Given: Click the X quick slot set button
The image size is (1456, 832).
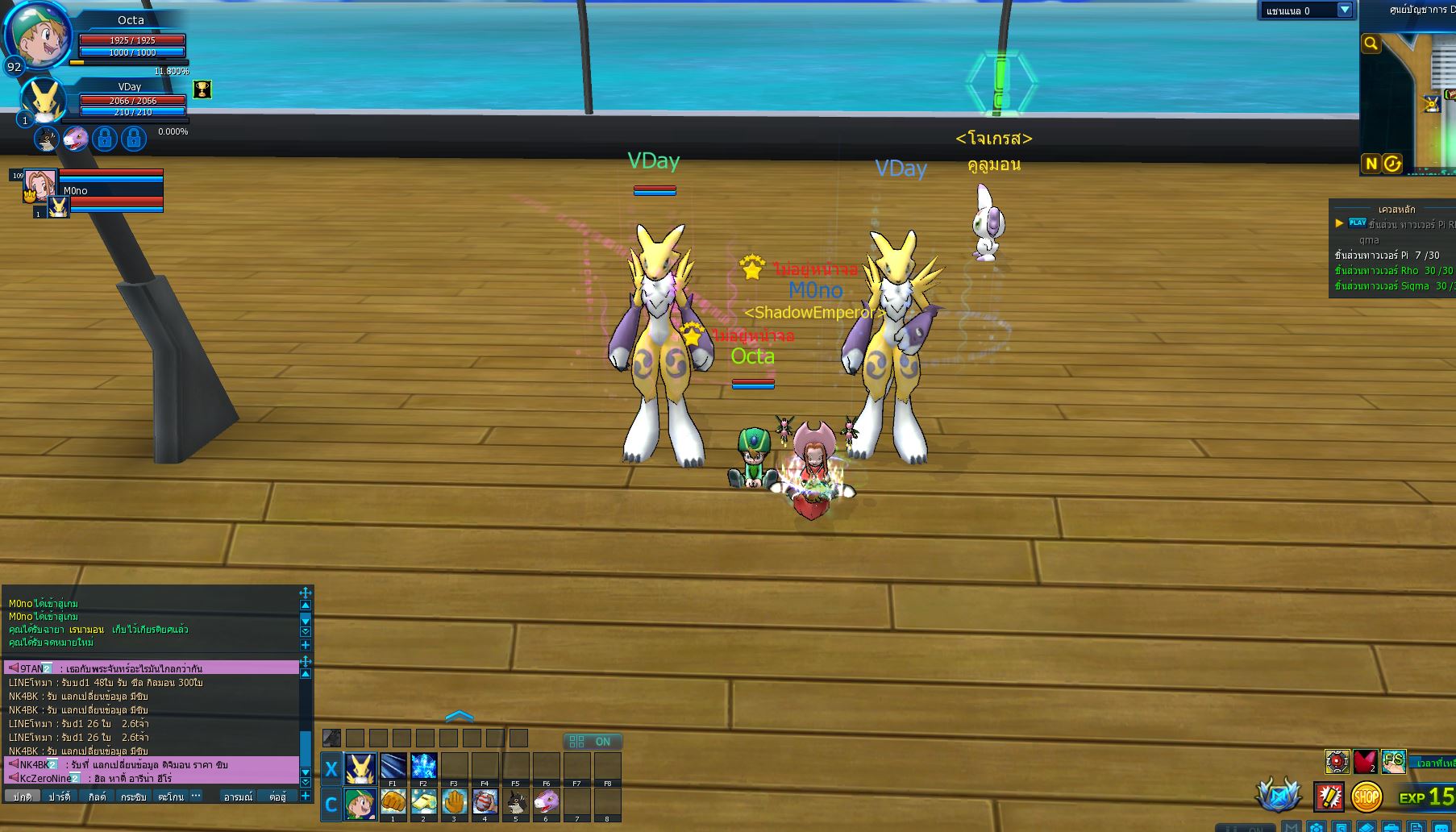Looking at the screenshot, I should click(x=331, y=769).
